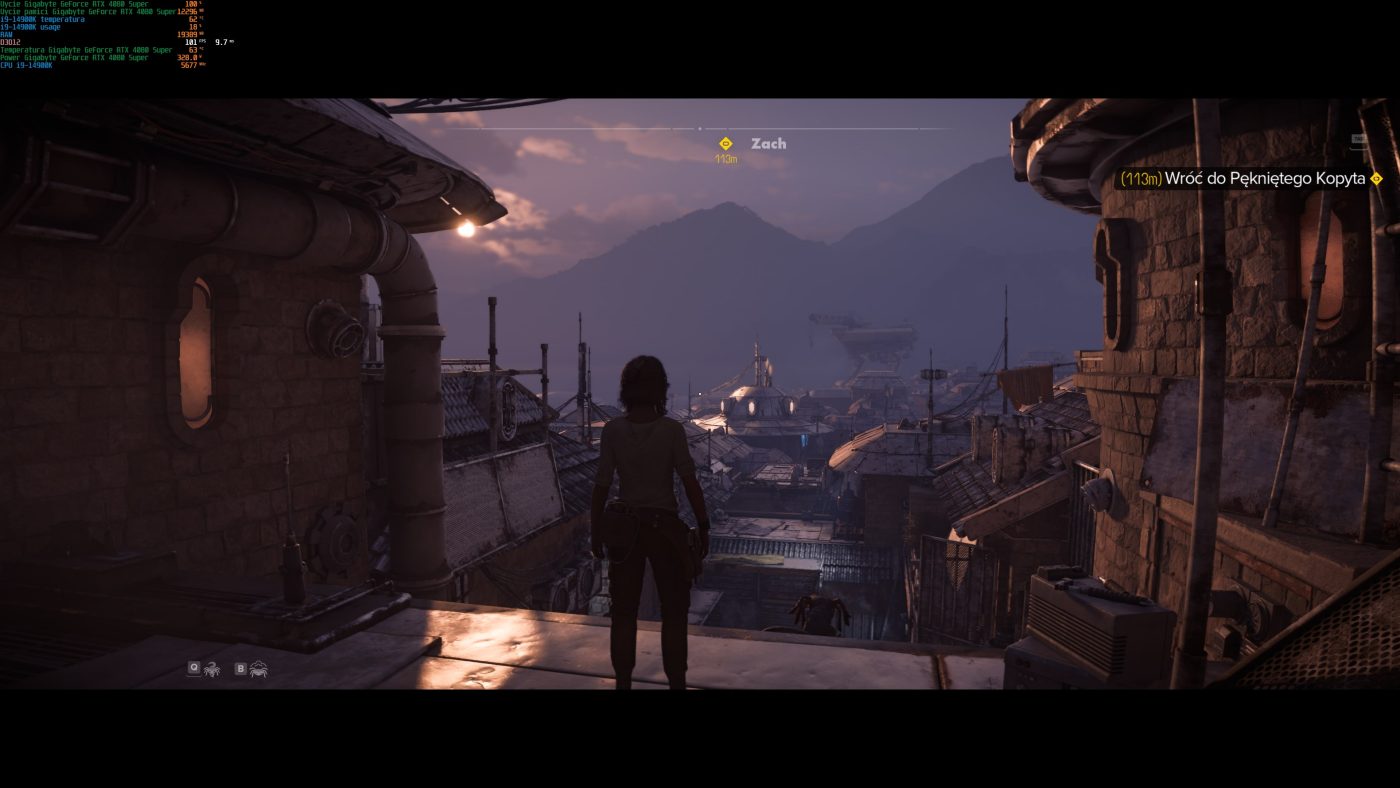The width and height of the screenshot is (1400, 788).
Task: Activate the scorpion-shaped companion command icon
Action: pos(212,668)
